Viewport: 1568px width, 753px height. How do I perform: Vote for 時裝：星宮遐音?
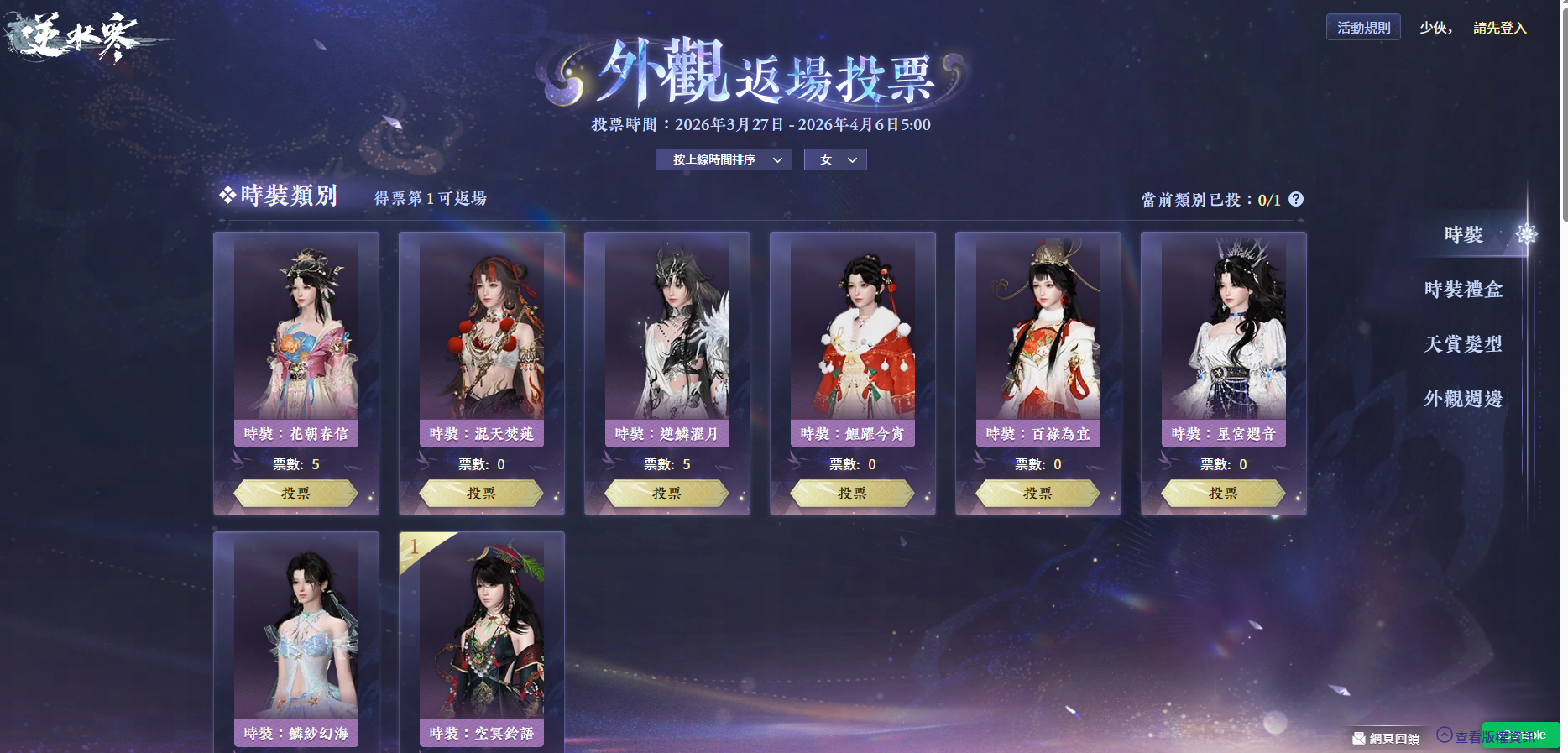(1223, 494)
